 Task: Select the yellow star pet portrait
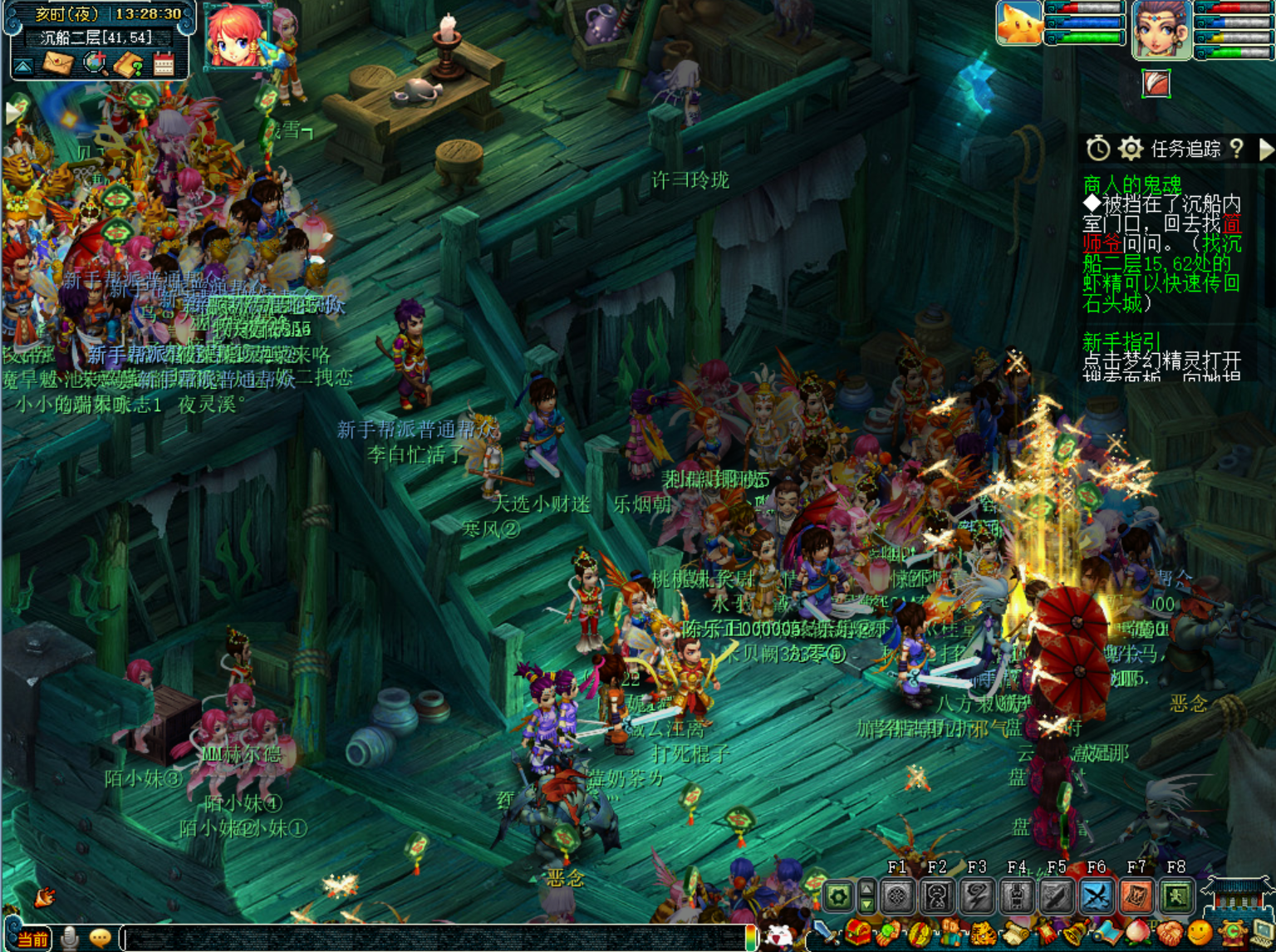coord(1019,23)
